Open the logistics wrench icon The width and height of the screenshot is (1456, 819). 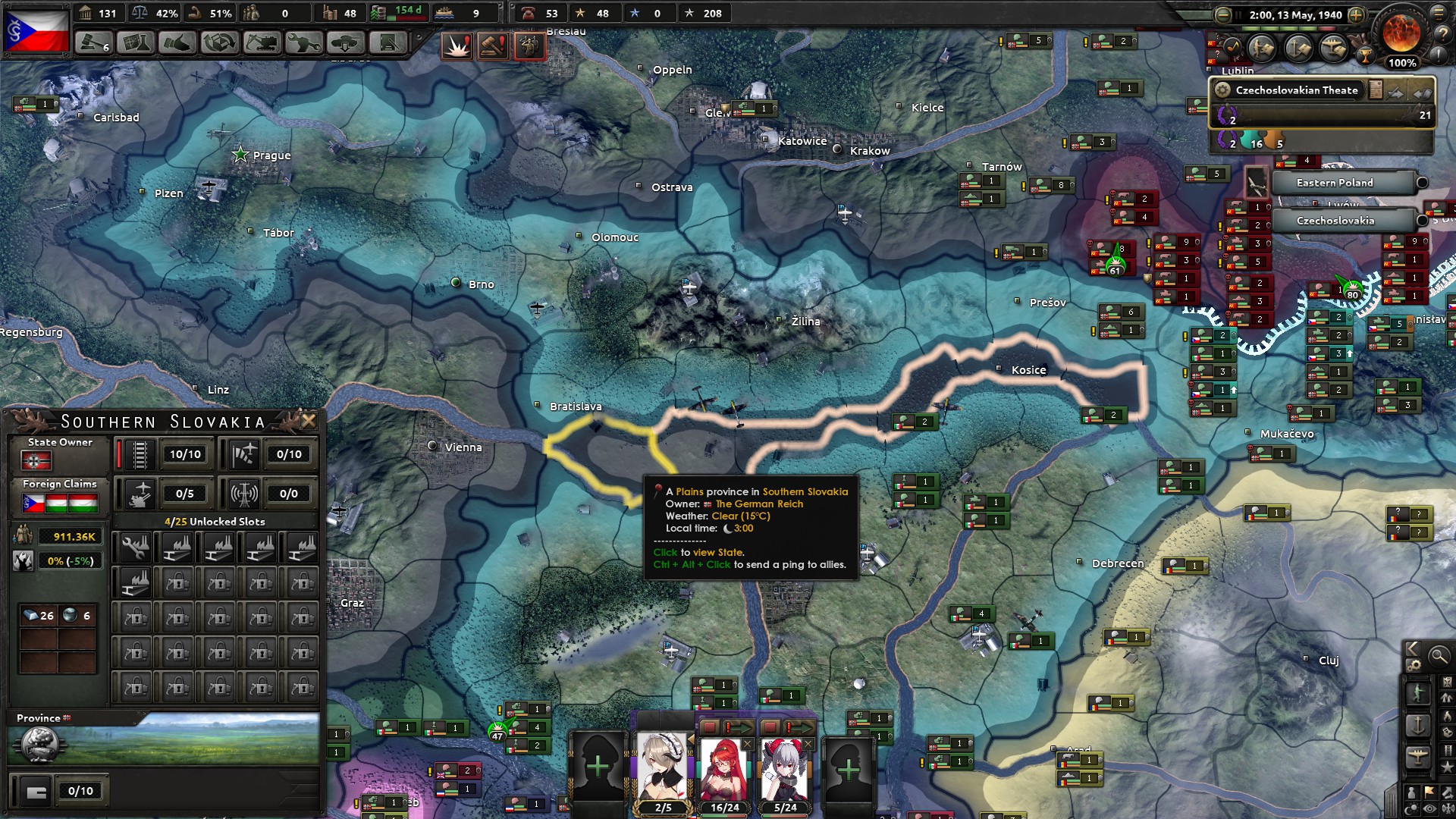tap(303, 42)
